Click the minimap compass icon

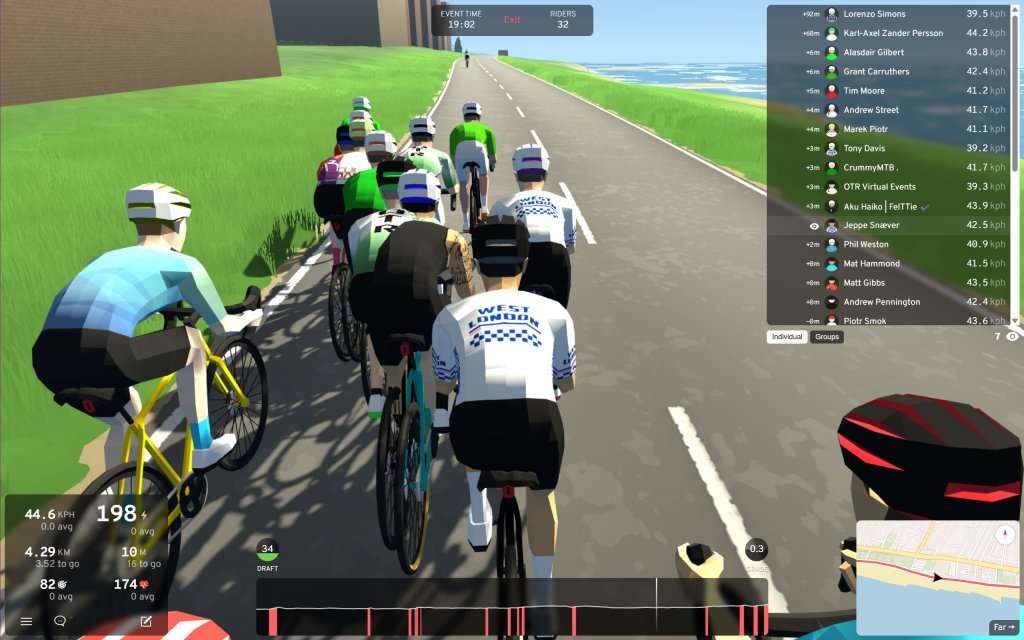tap(1004, 535)
